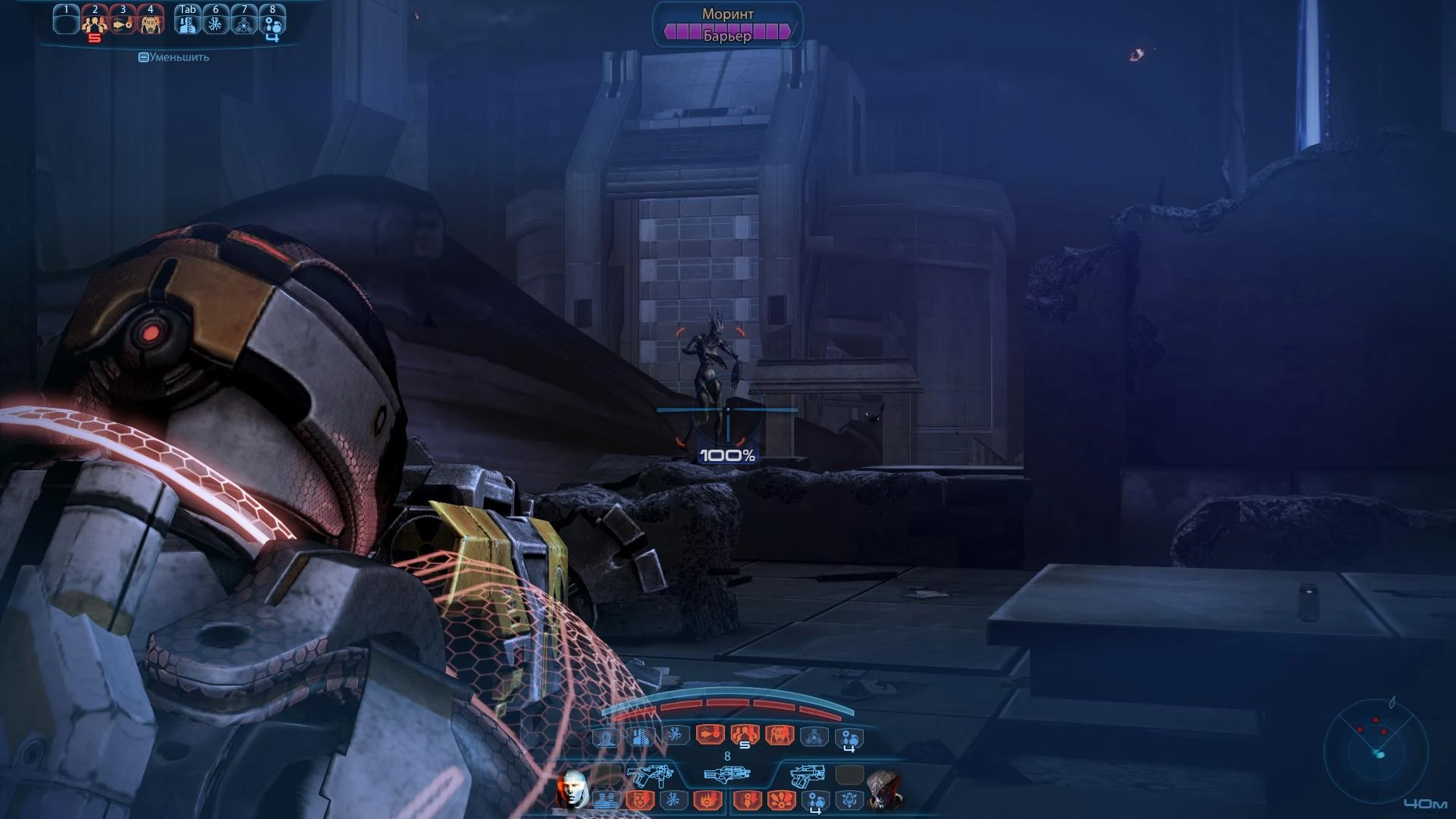Viewport: 1456px width, 819px height.
Task: Use the squadmate's orange fireball power
Action: [x=708, y=800]
